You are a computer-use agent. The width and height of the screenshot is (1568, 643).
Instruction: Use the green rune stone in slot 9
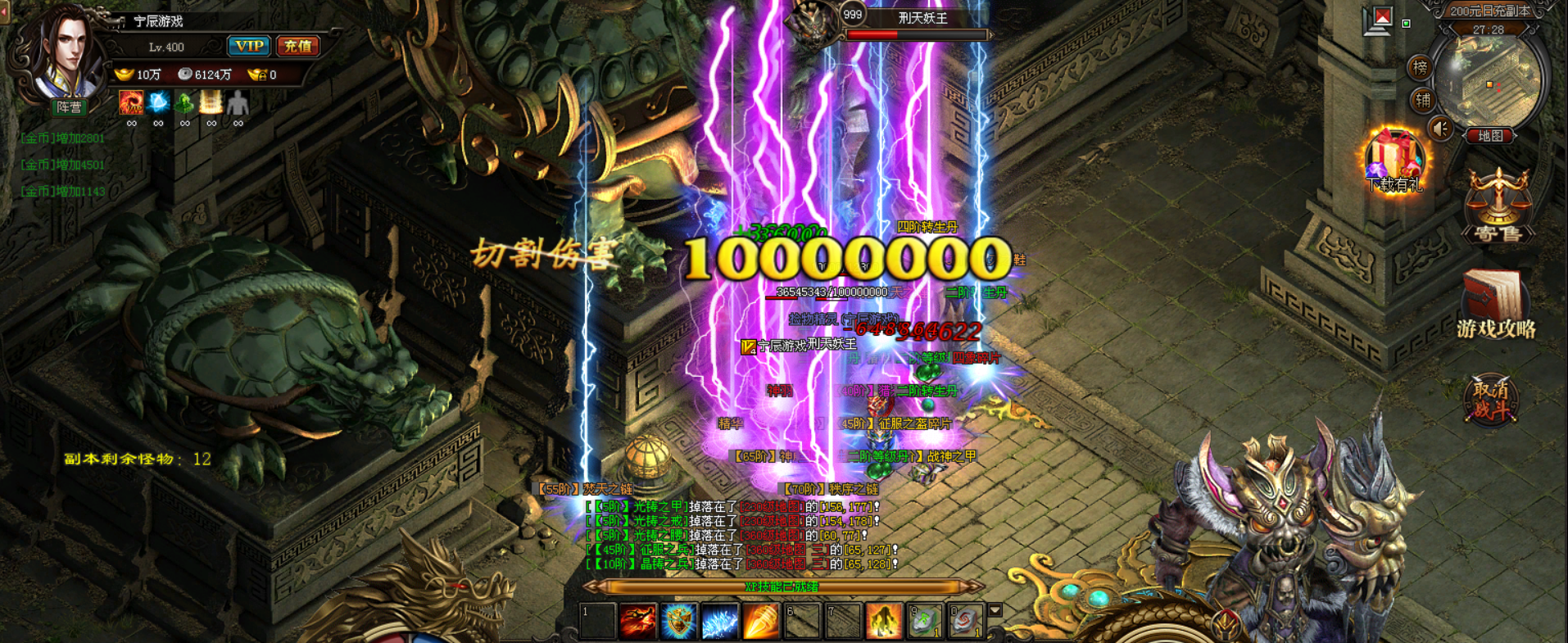925,622
